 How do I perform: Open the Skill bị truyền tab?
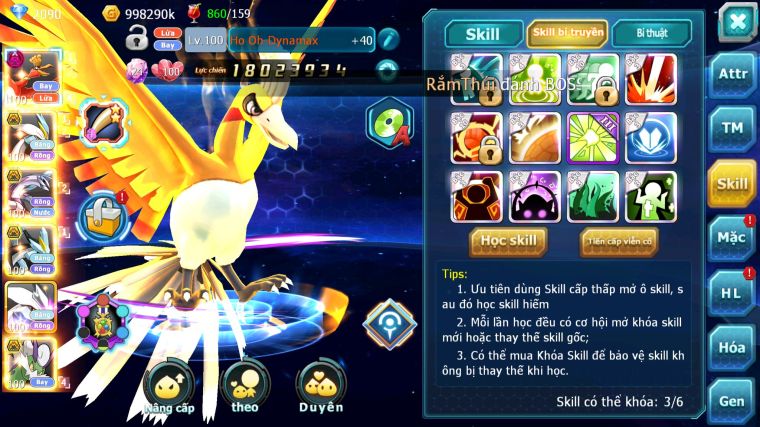point(567,33)
